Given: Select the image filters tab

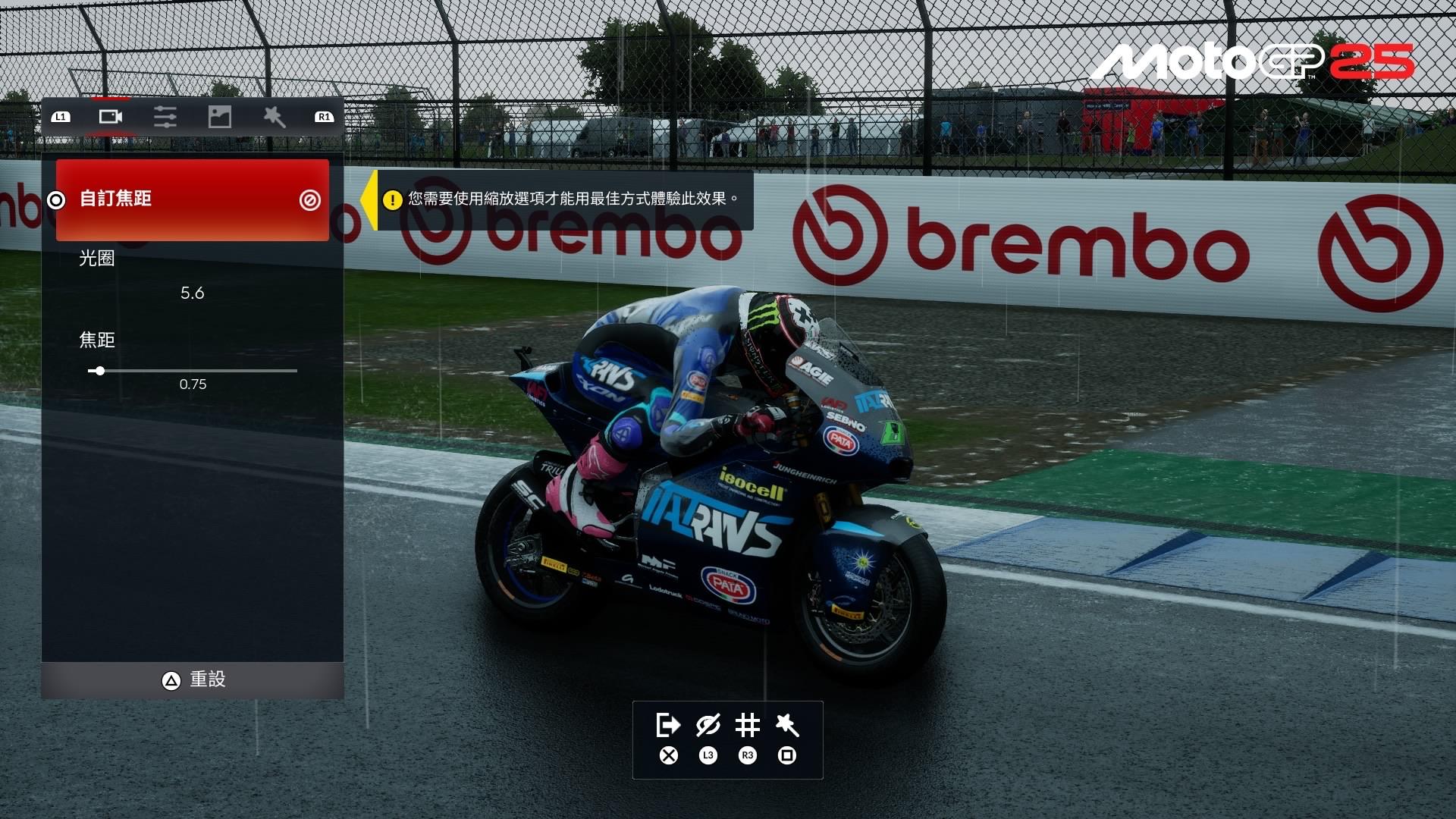Looking at the screenshot, I should pyautogui.click(x=219, y=117).
